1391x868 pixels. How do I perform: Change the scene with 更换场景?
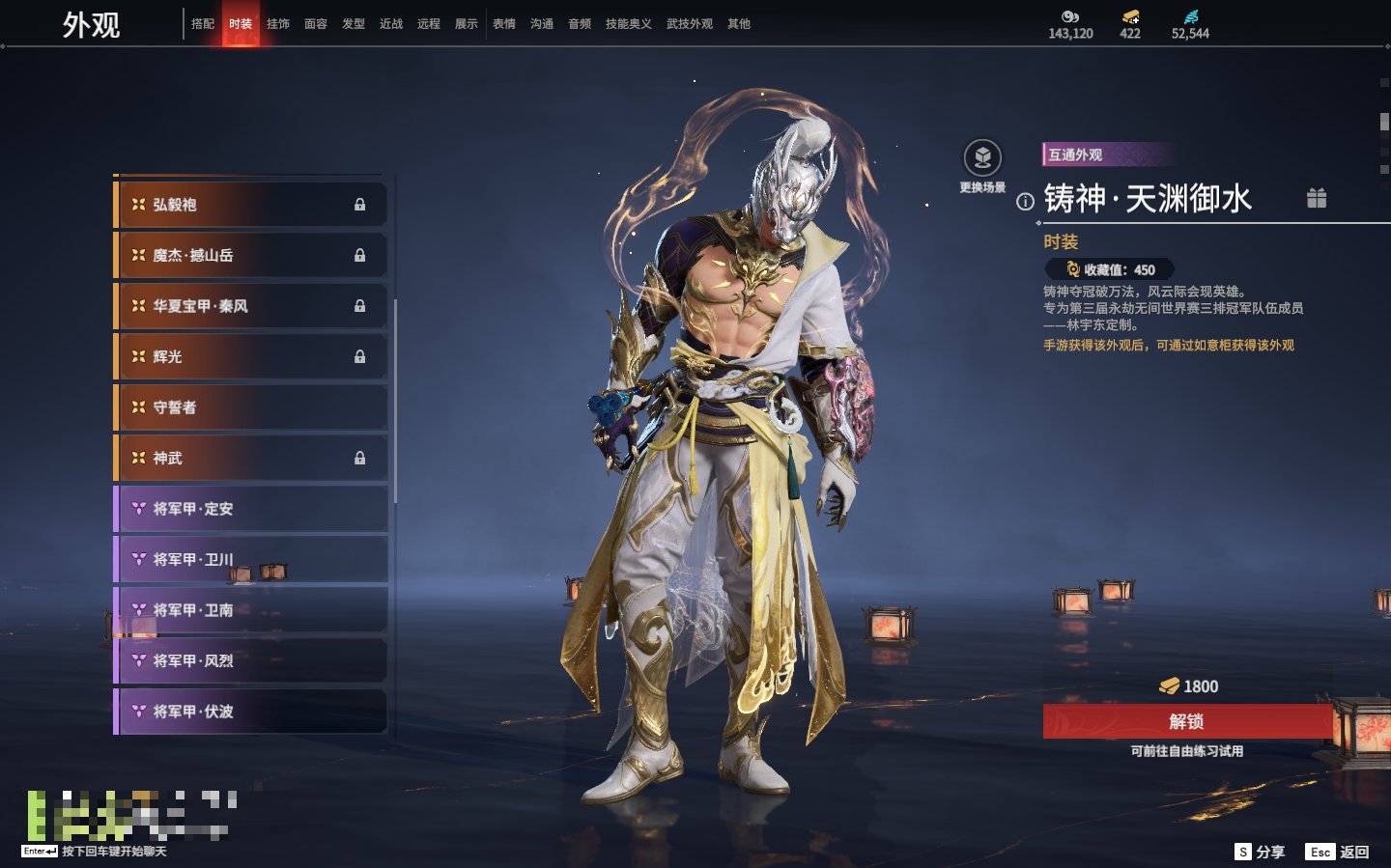pos(982,159)
